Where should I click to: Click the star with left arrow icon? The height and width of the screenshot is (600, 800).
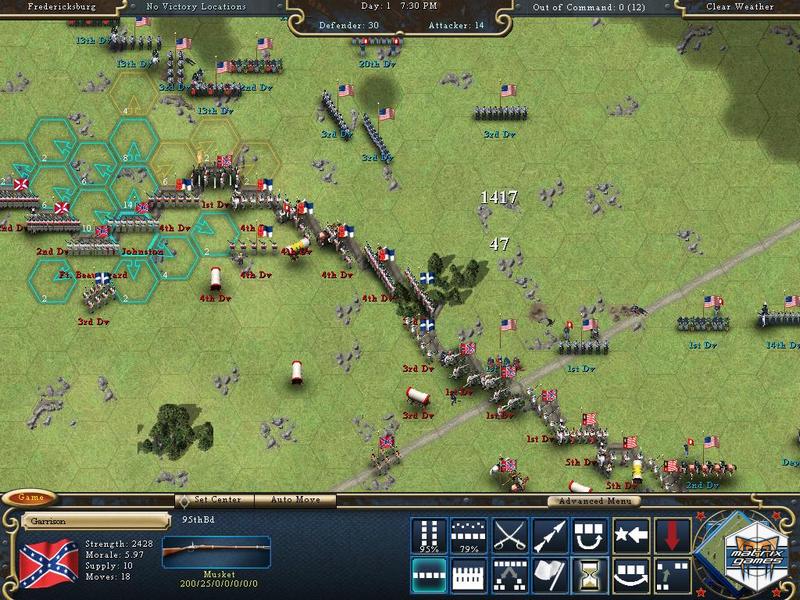tap(632, 535)
